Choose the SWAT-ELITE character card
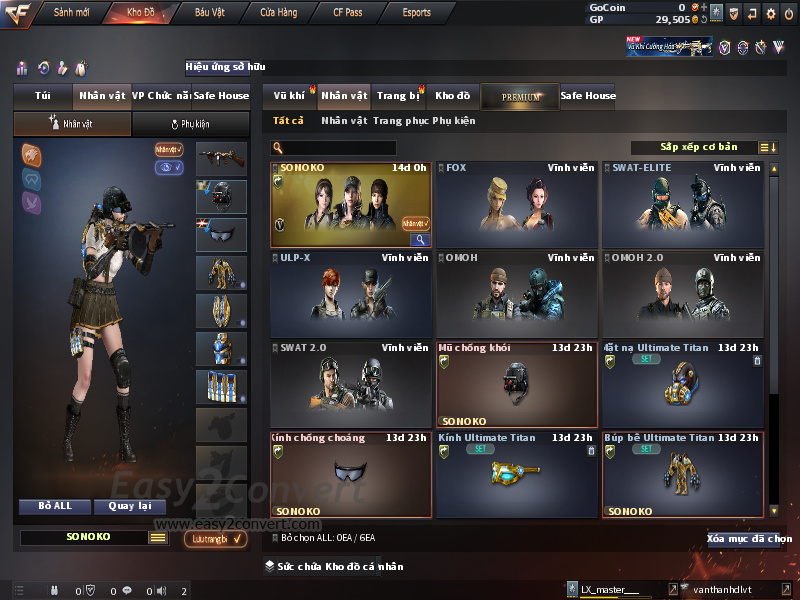The height and width of the screenshot is (600, 800). pyautogui.click(x=683, y=205)
